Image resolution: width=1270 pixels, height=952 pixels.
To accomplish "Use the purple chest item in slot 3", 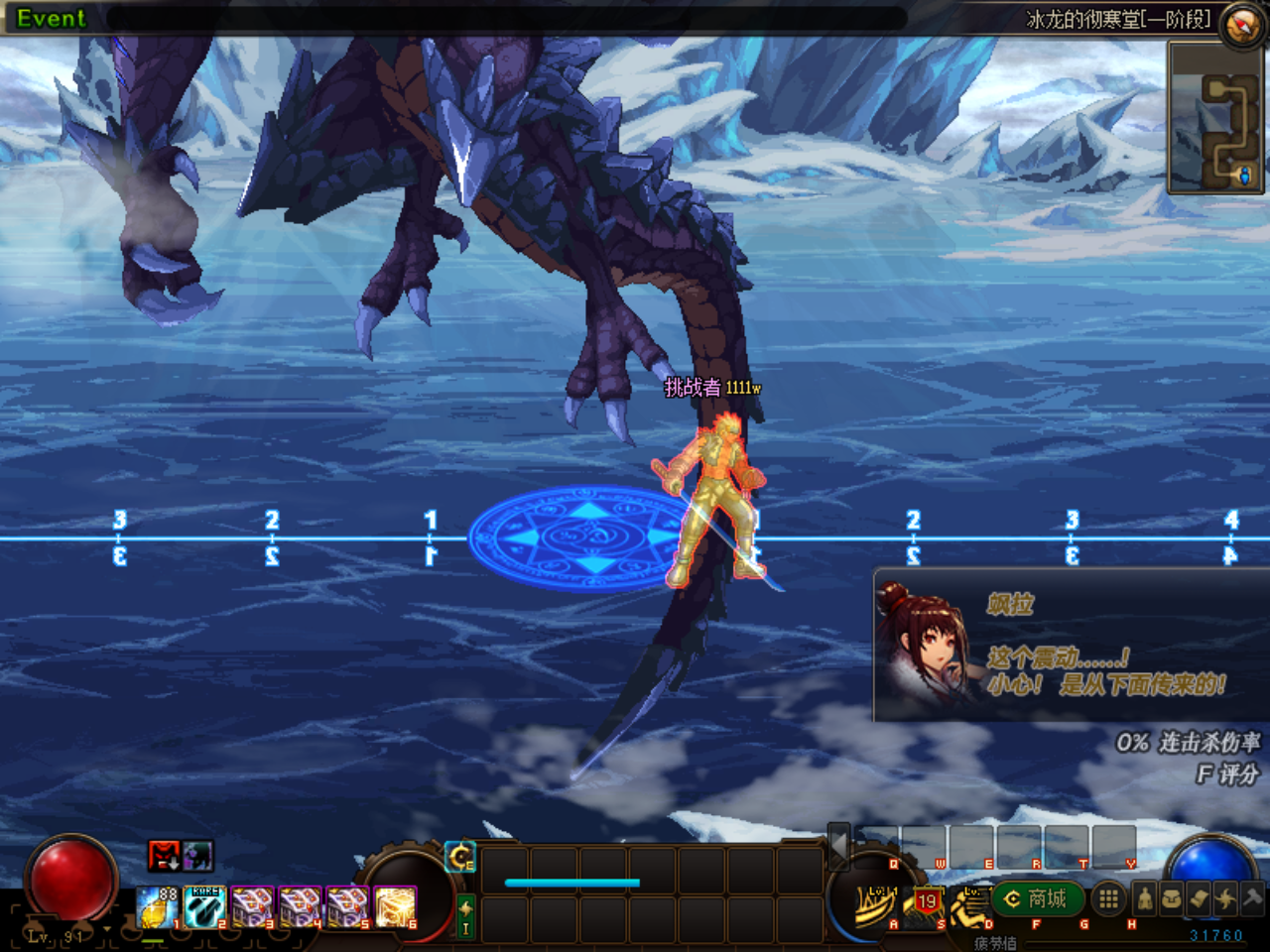I will (x=250, y=907).
